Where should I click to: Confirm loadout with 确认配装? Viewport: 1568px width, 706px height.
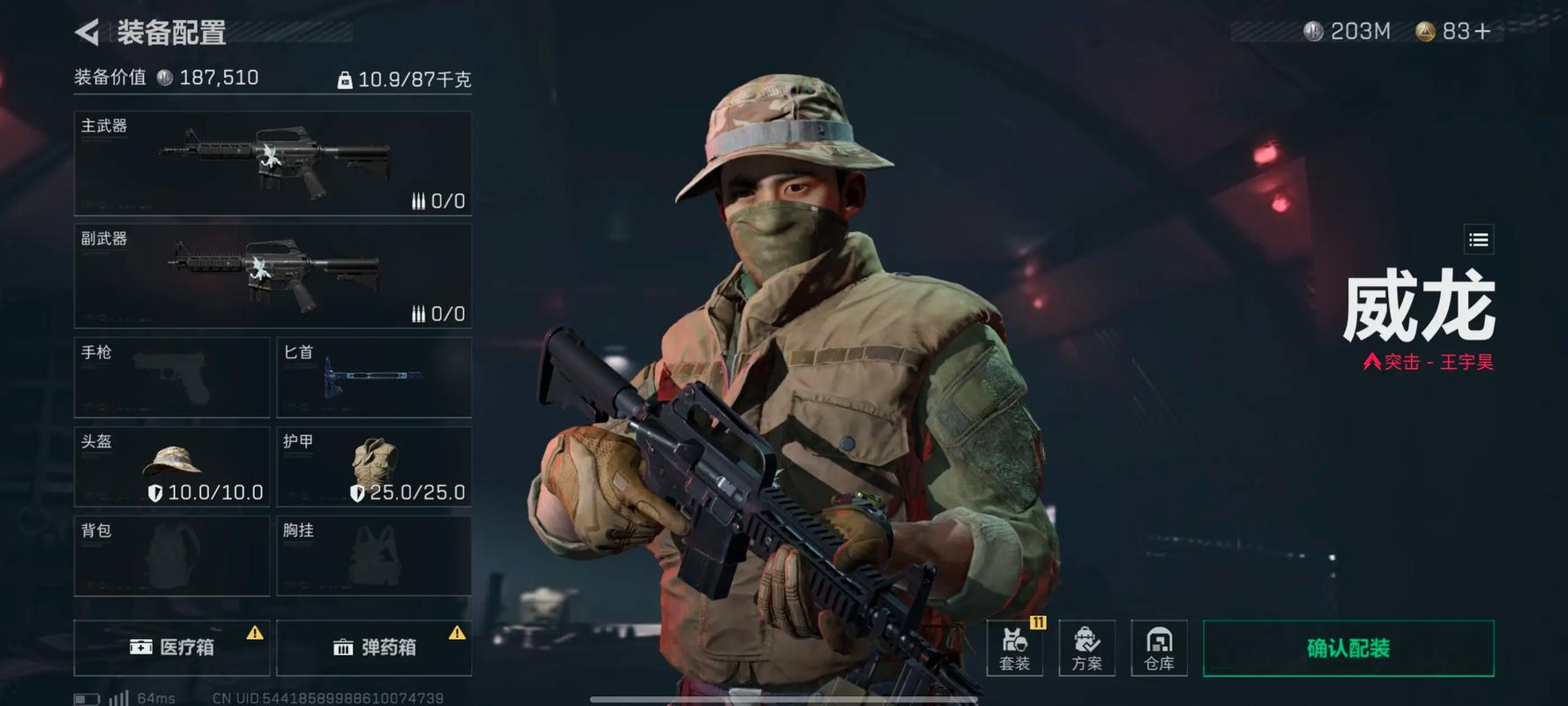point(1348,648)
